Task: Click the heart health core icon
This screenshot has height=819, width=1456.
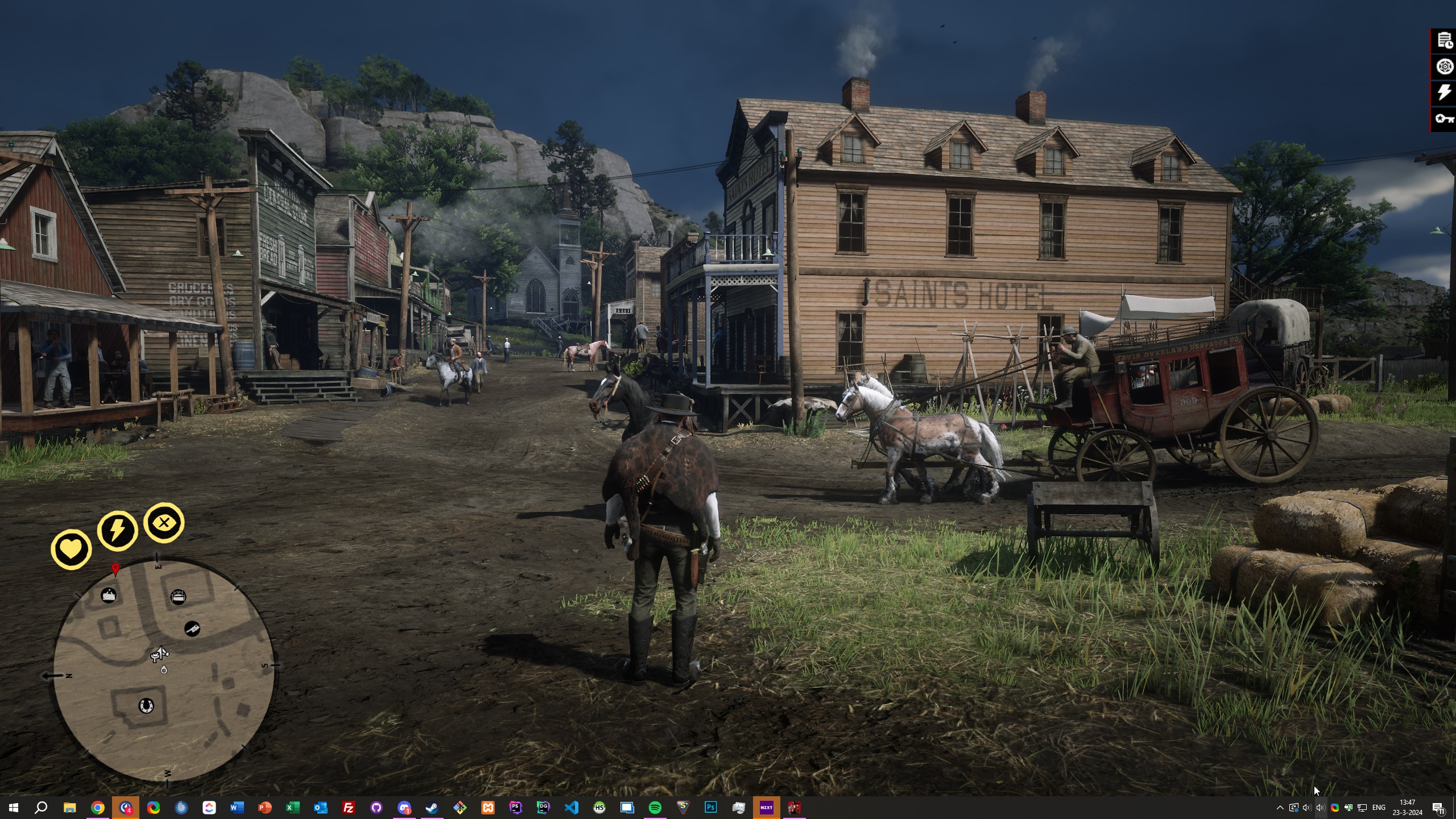Action: tap(71, 549)
